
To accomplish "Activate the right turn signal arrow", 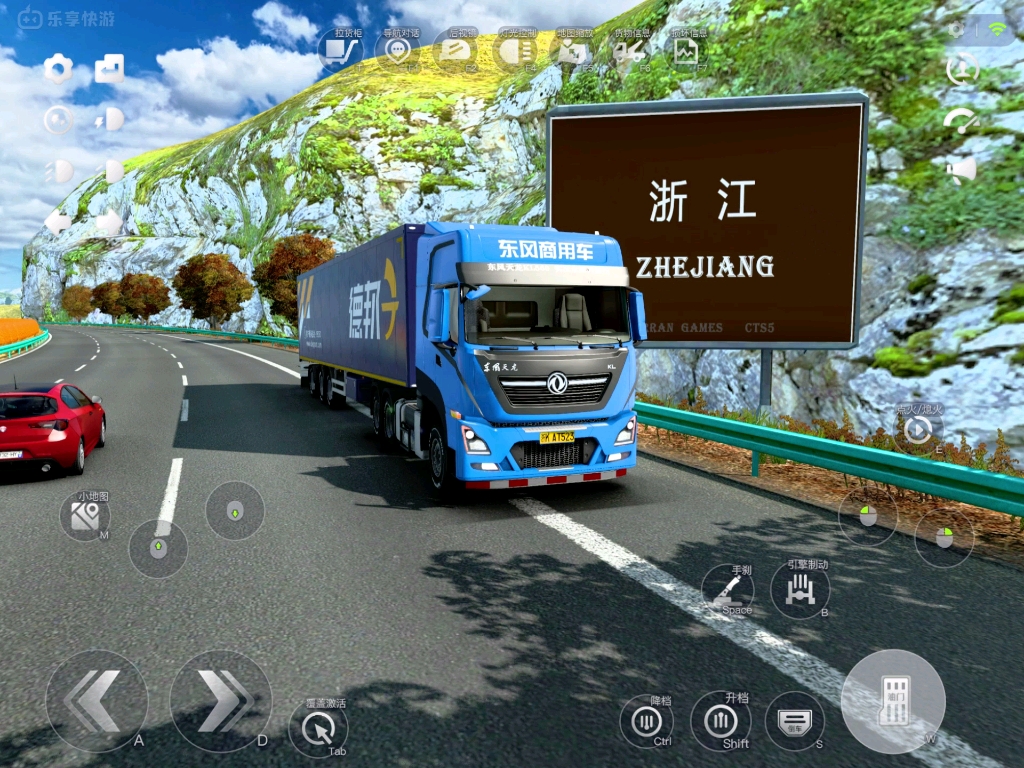I will [x=109, y=222].
